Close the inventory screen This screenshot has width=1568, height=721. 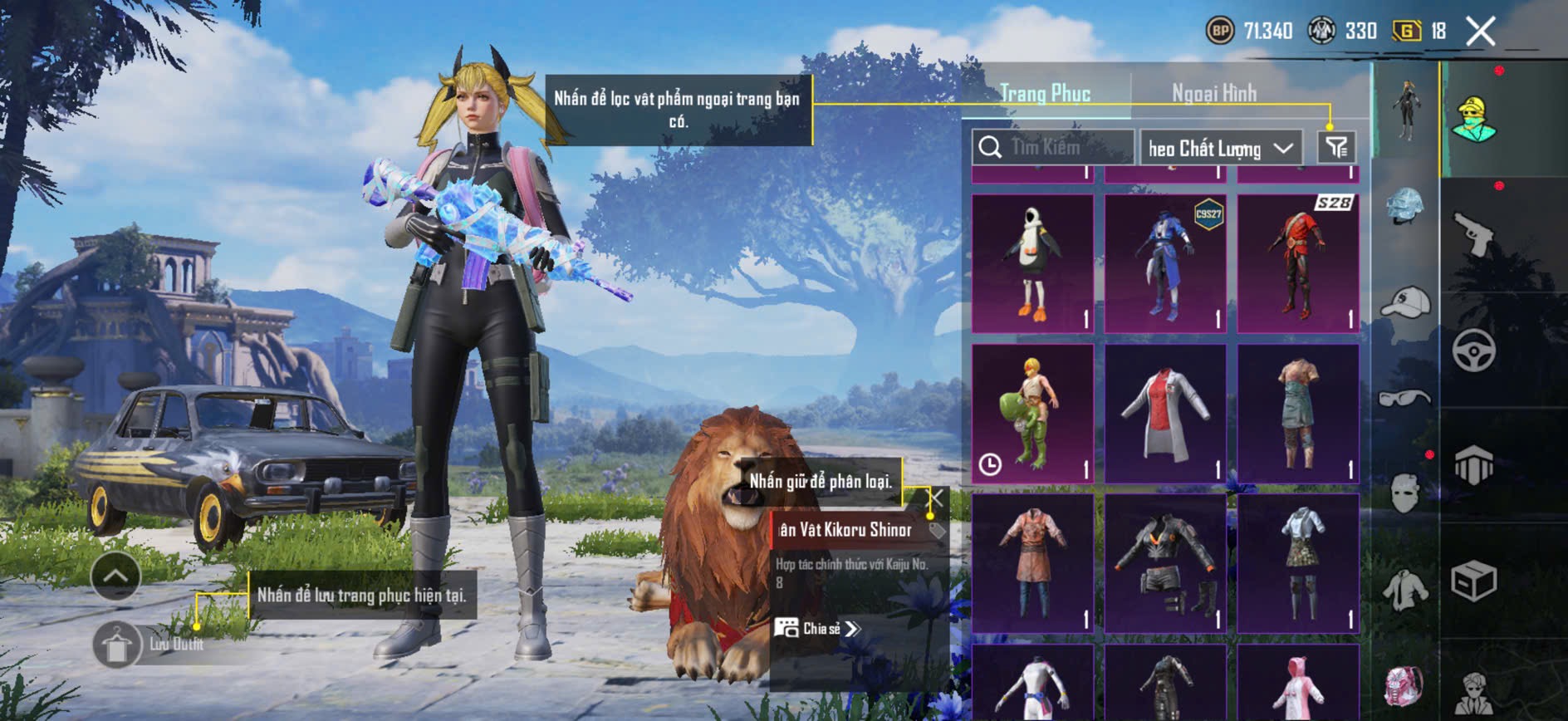coord(1480,32)
